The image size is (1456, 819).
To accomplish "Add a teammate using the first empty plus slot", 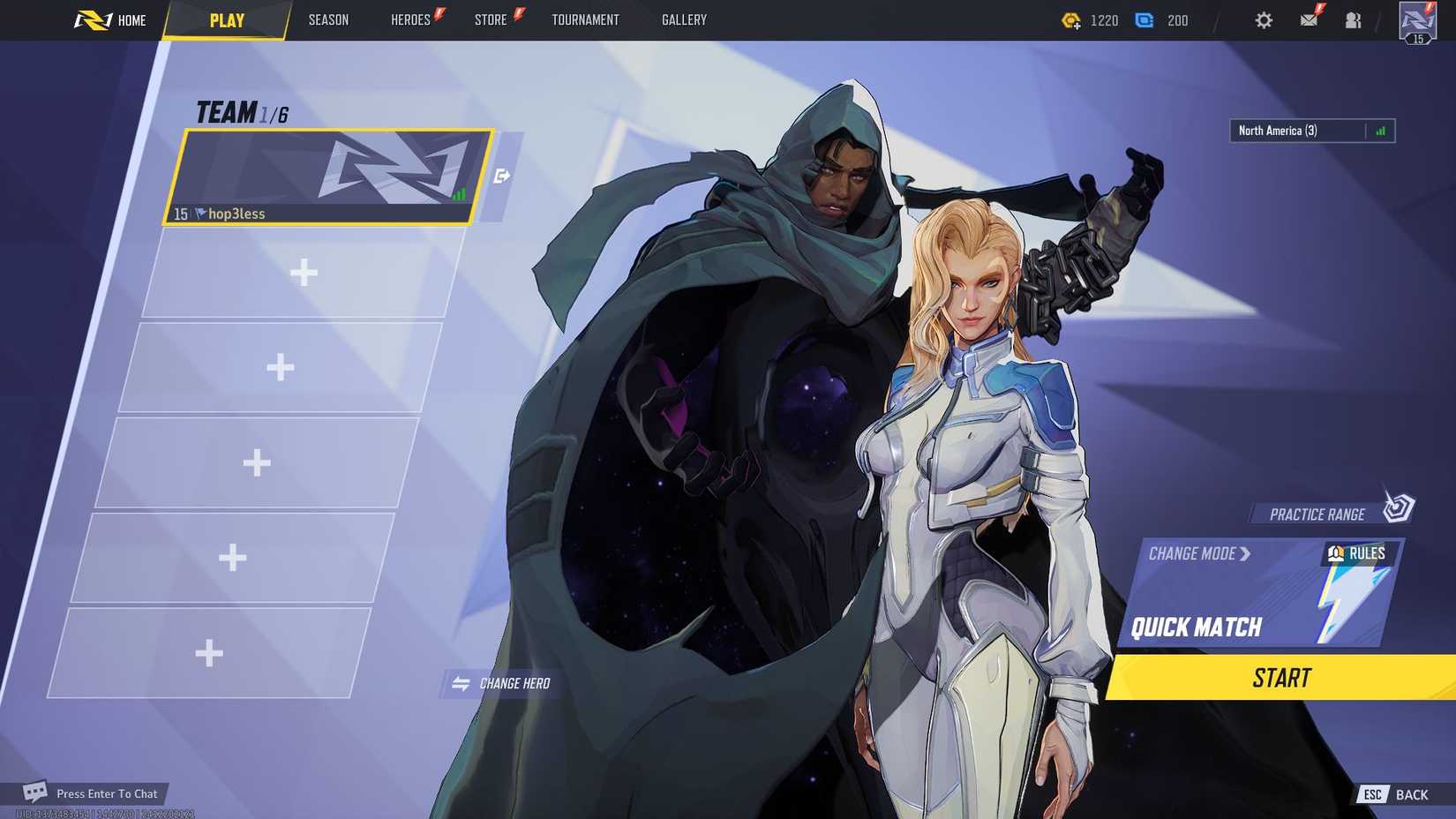I will coord(304,273).
